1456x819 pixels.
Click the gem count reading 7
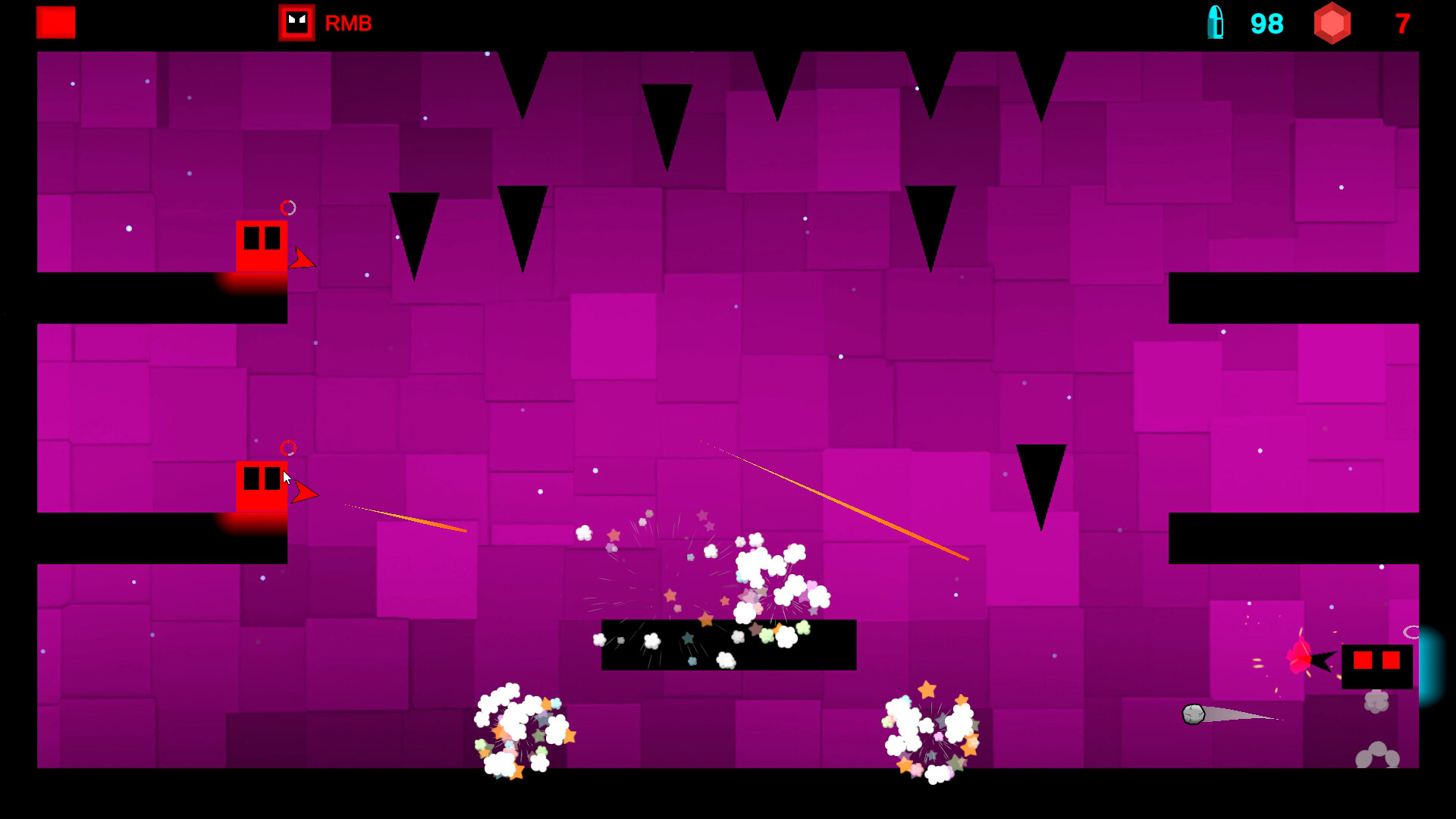1401,24
